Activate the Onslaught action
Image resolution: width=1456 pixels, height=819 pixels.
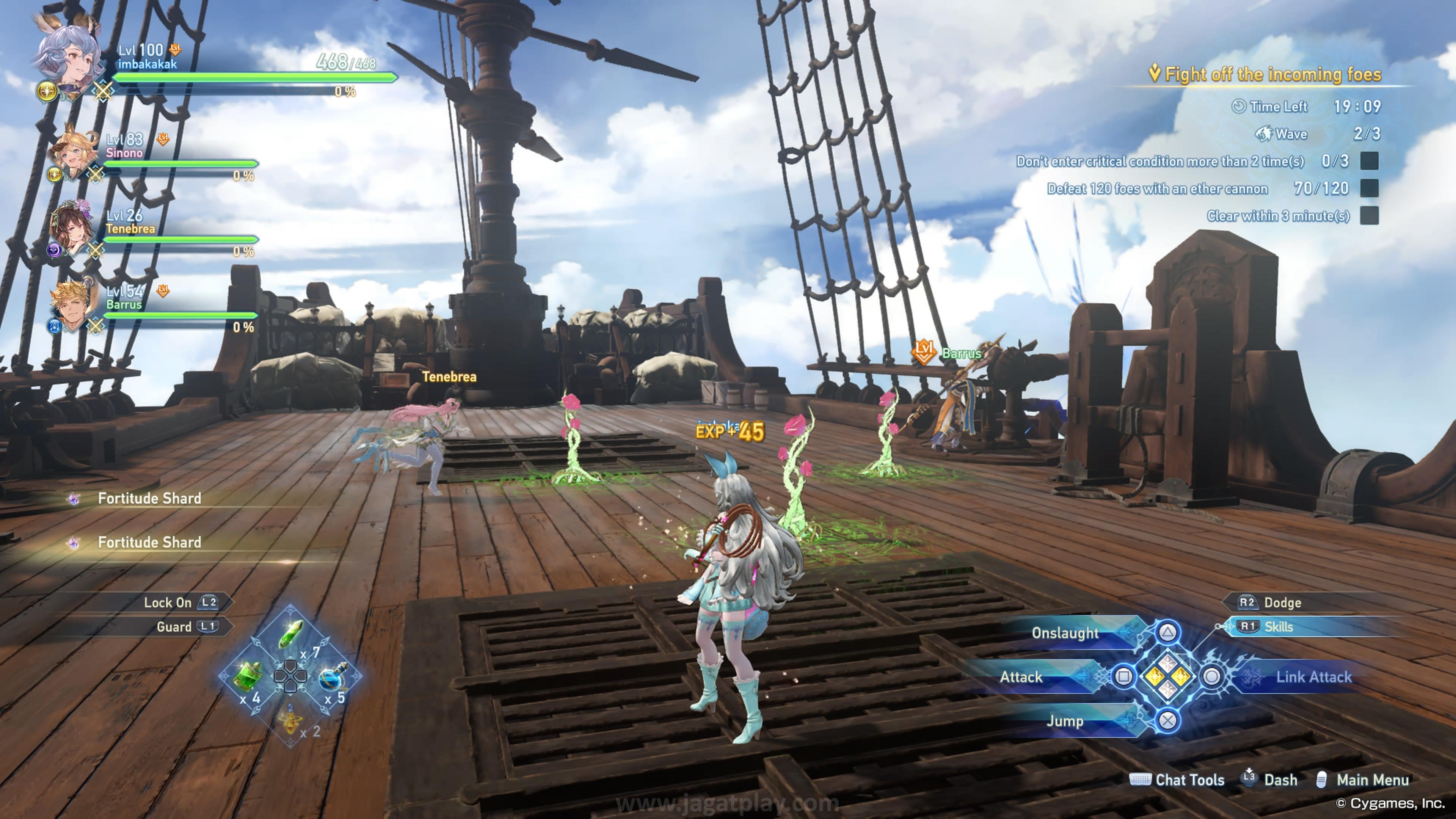(x=1065, y=633)
